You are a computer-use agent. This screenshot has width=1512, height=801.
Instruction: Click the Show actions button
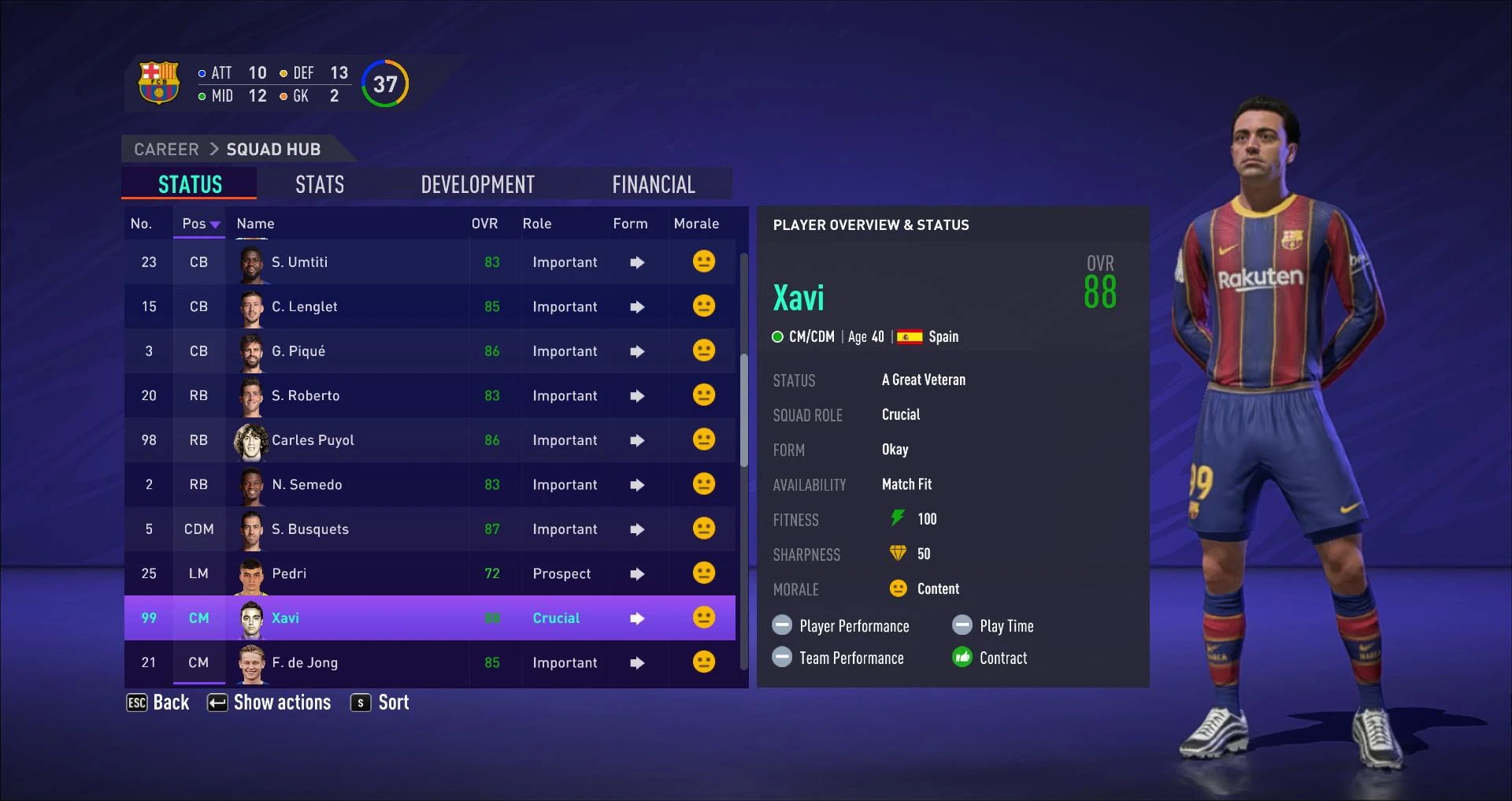click(269, 702)
